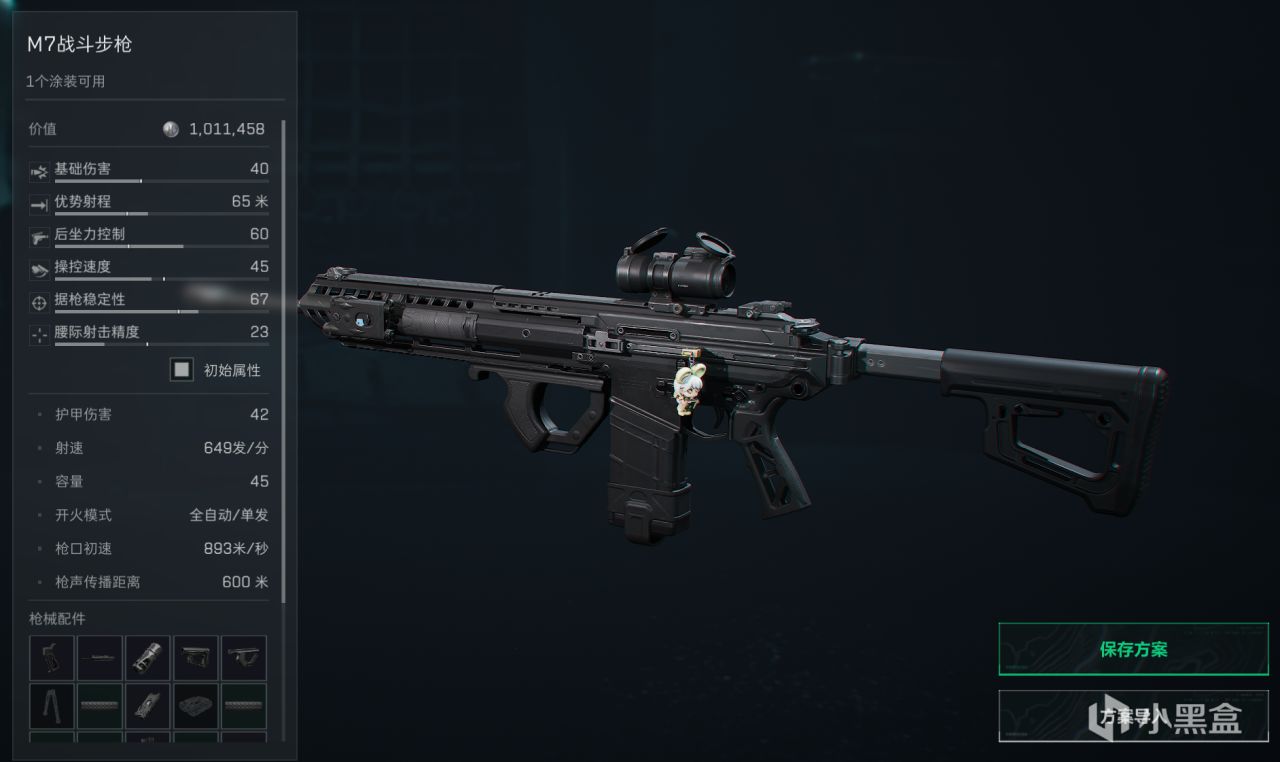Choose the bipod attachment slot
This screenshot has height=762, width=1280.
(x=53, y=706)
